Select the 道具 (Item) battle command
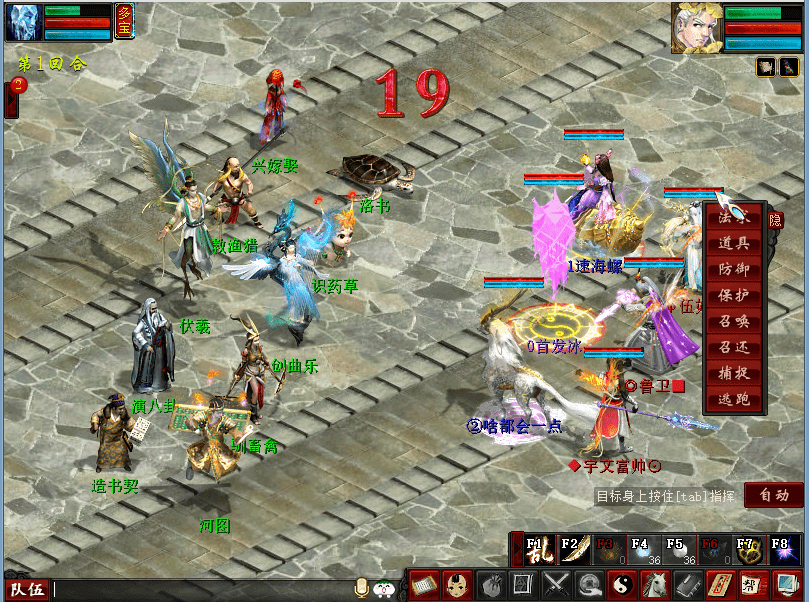The height and width of the screenshot is (602, 809). [734, 243]
